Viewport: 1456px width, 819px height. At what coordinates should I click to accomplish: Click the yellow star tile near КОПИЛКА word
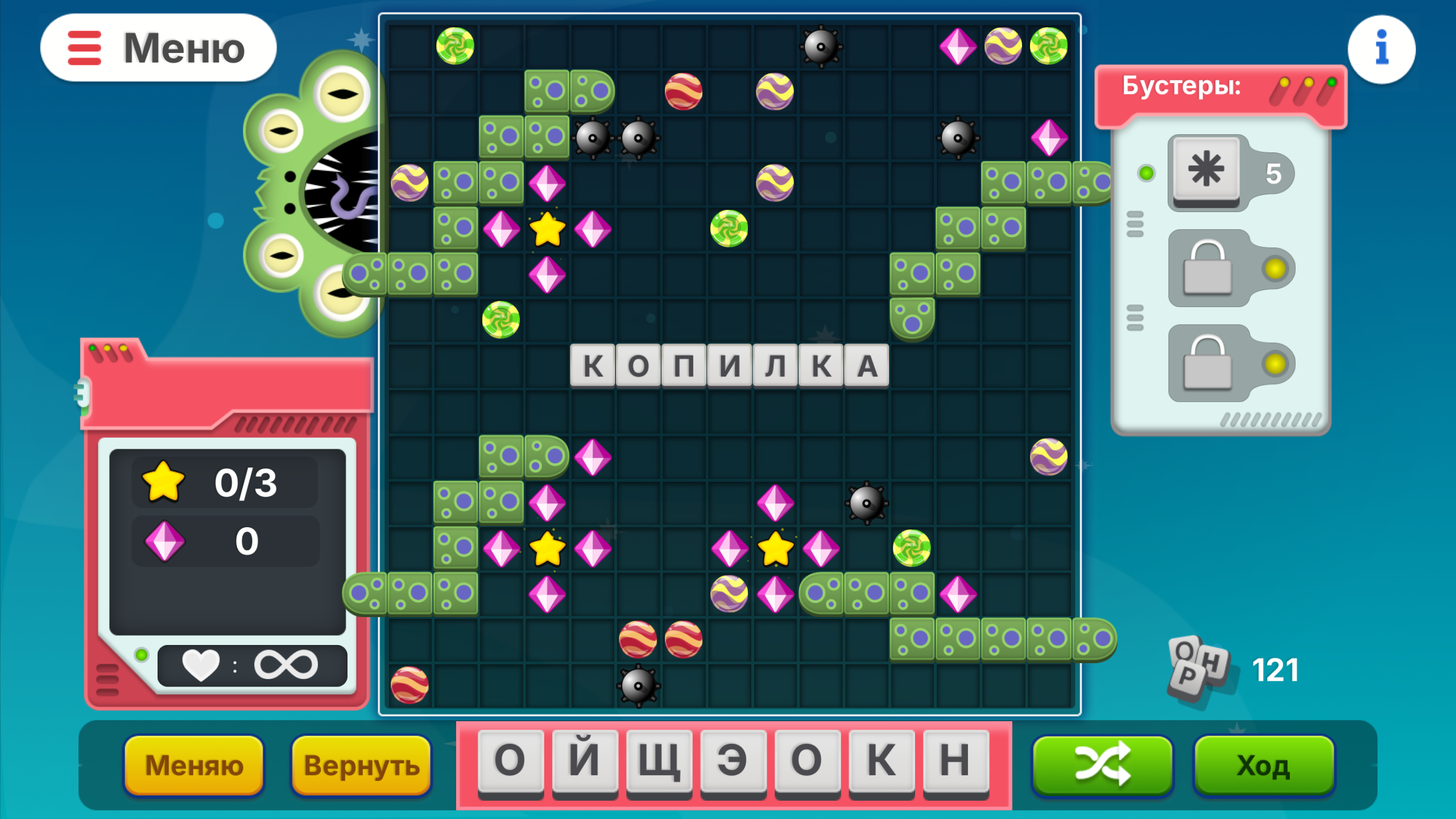point(548,230)
